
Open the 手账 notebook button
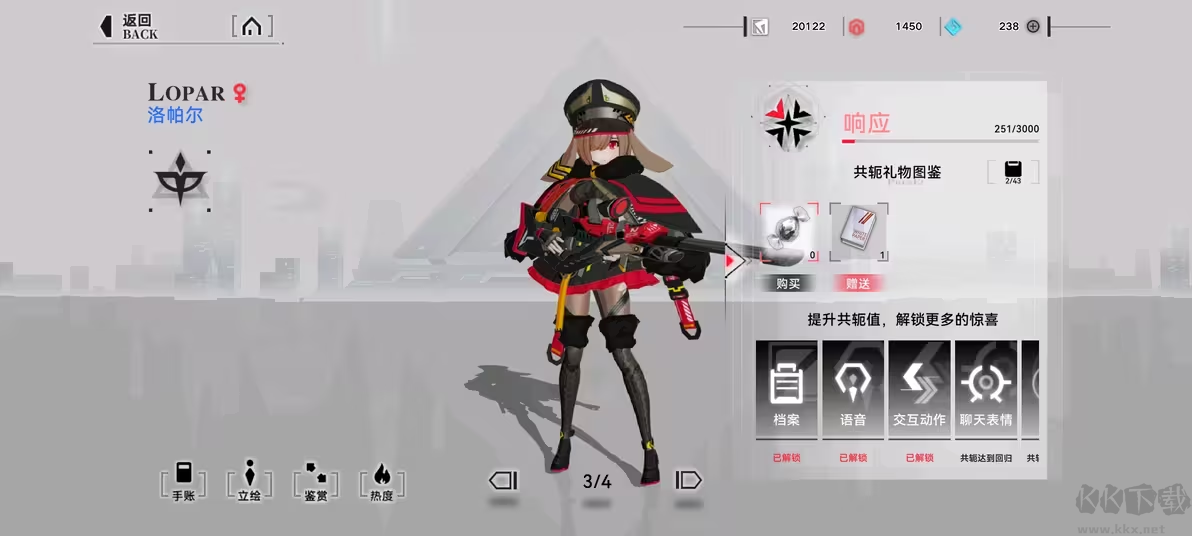[183, 481]
